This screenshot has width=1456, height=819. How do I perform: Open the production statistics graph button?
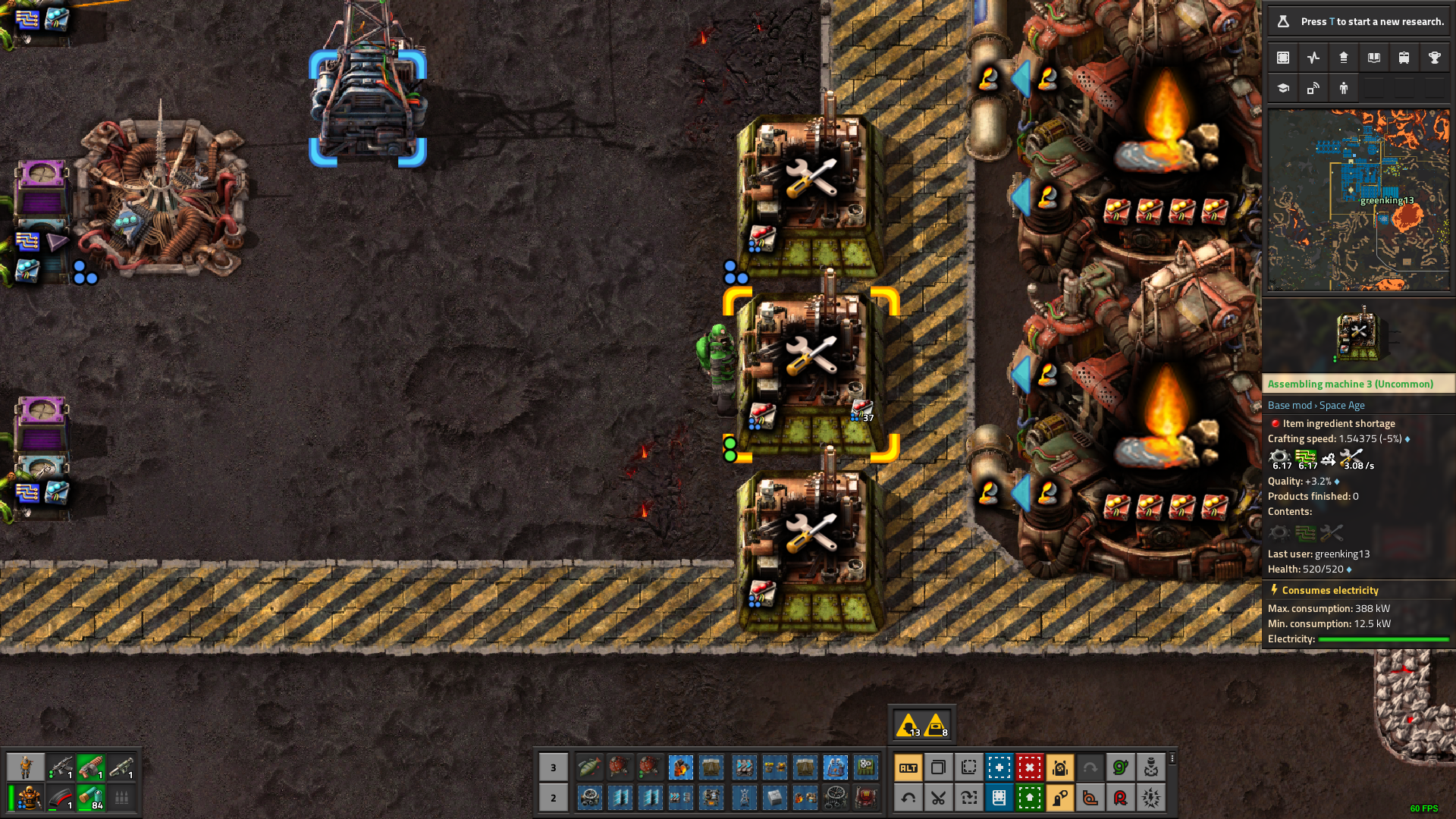coord(1313,58)
